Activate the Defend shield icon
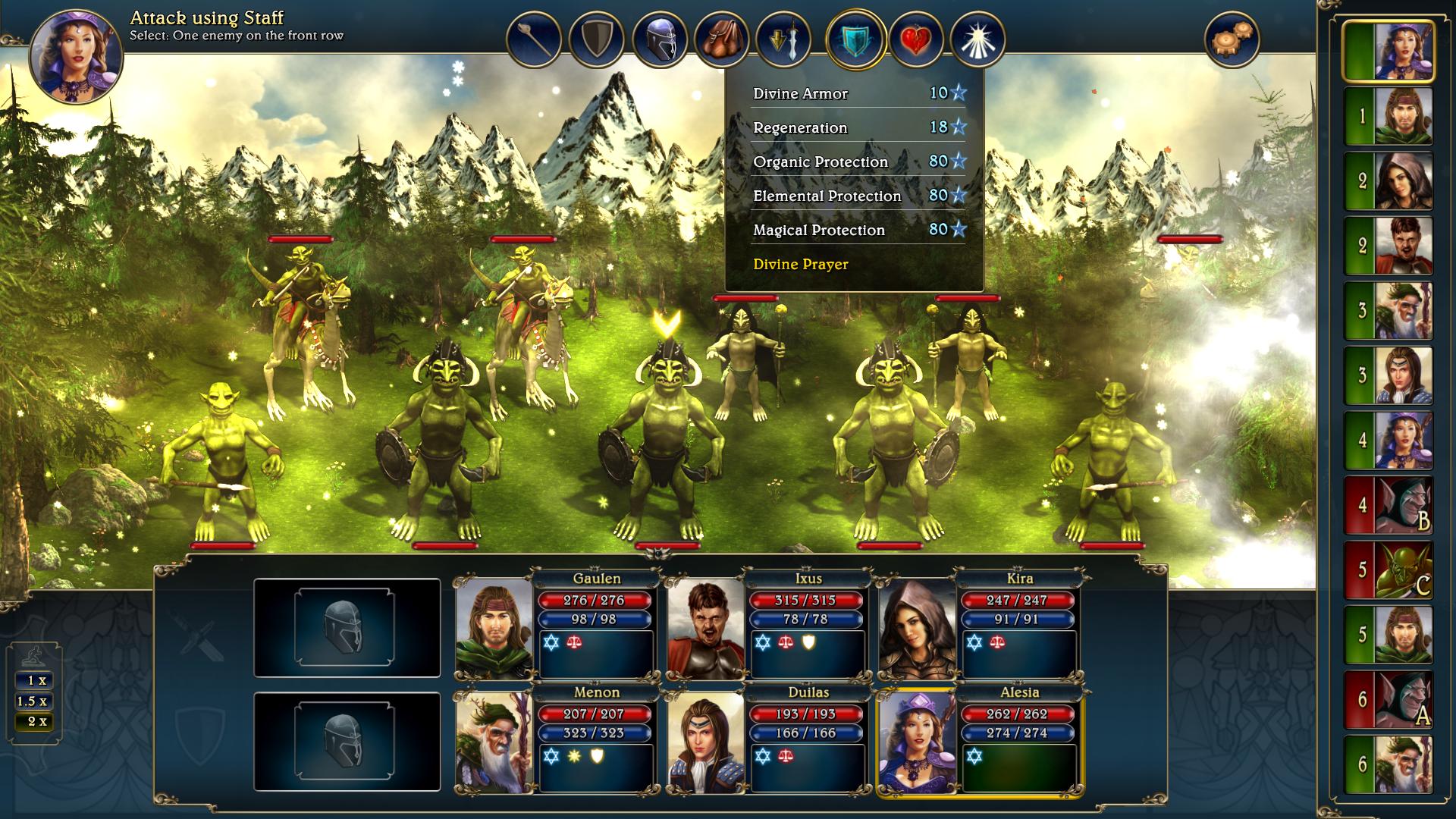This screenshot has width=1456, height=819. 598,36
